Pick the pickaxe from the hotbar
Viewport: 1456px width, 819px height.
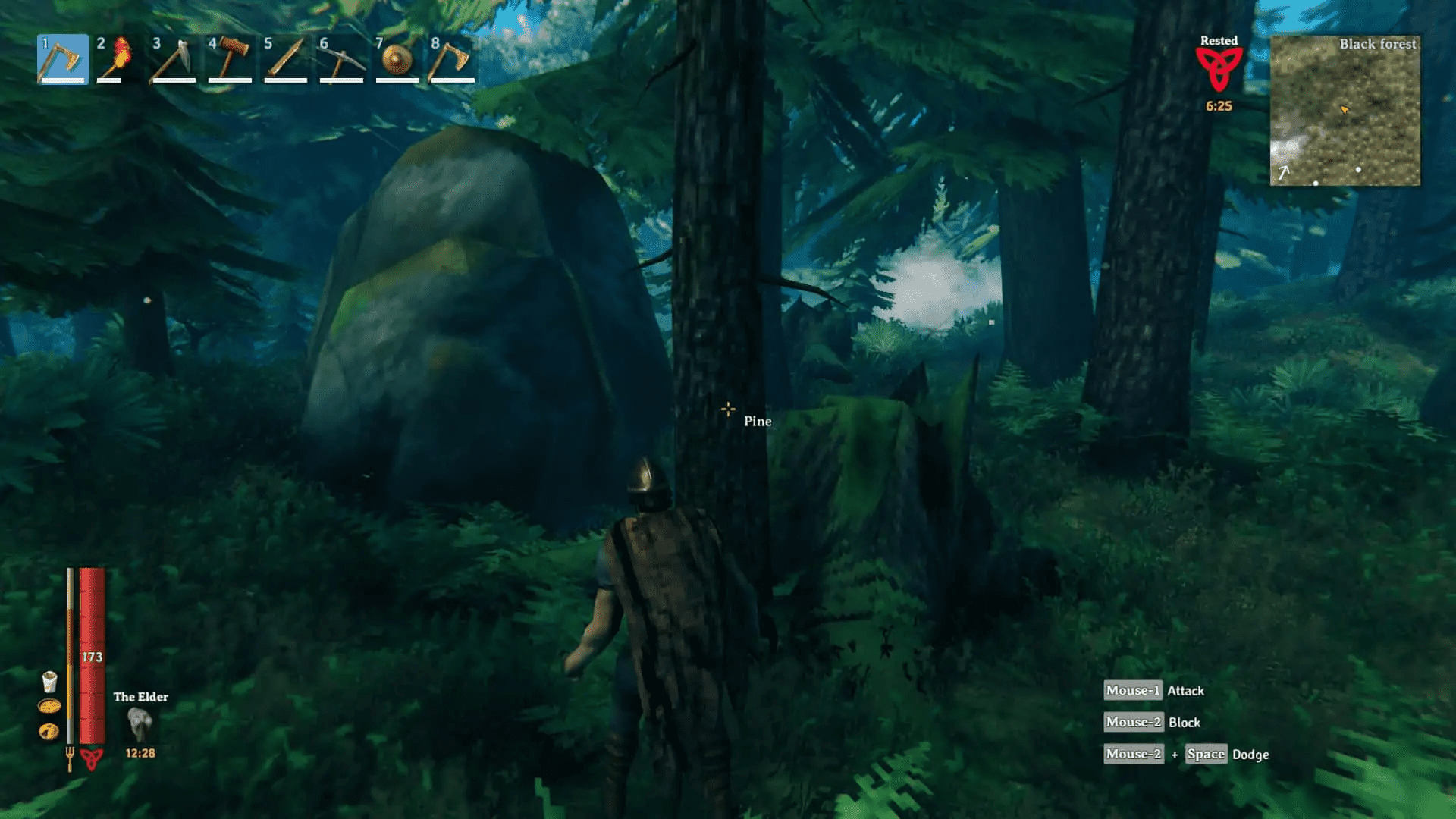[341, 59]
